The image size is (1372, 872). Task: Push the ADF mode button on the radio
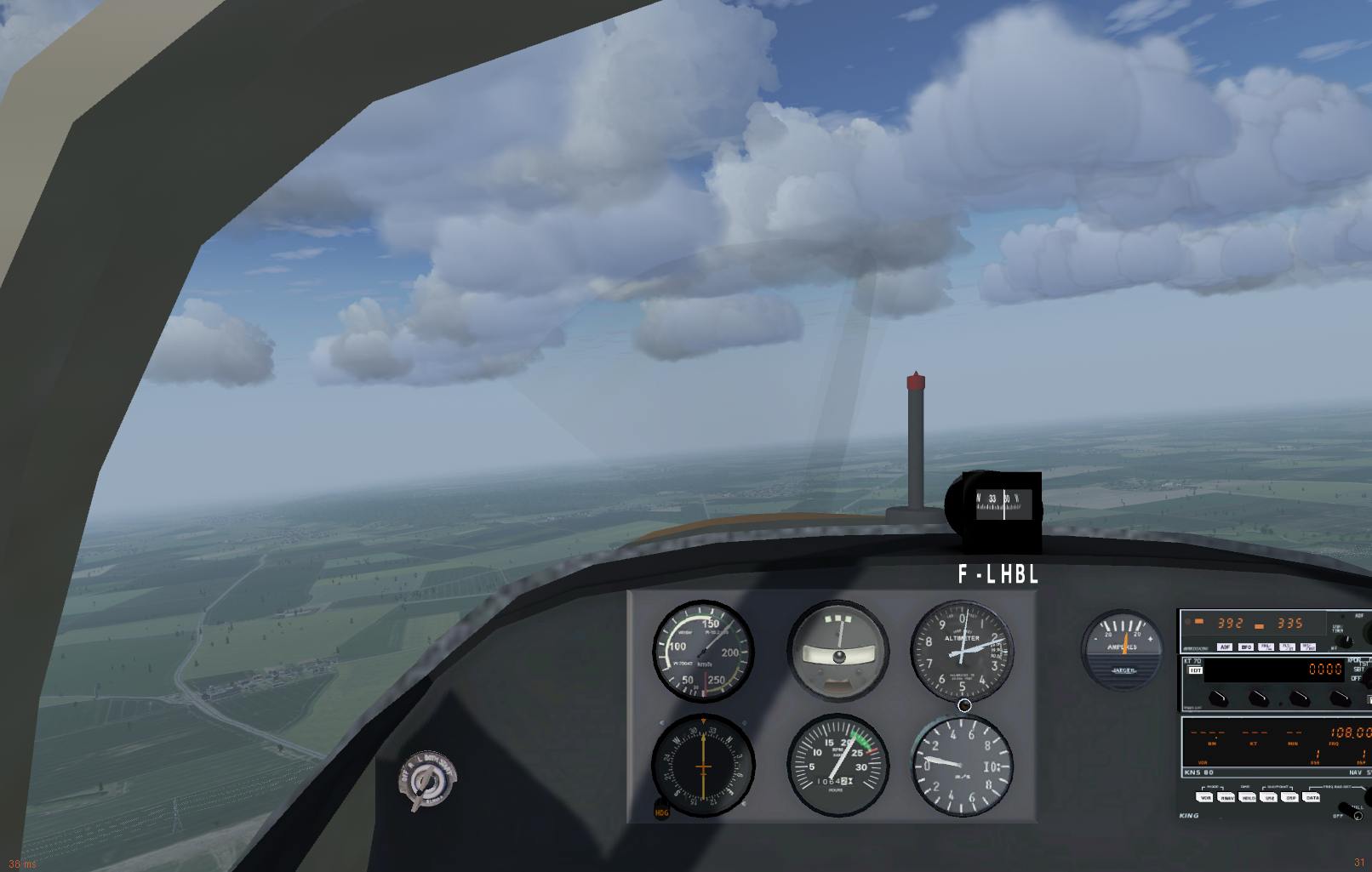tap(1225, 647)
